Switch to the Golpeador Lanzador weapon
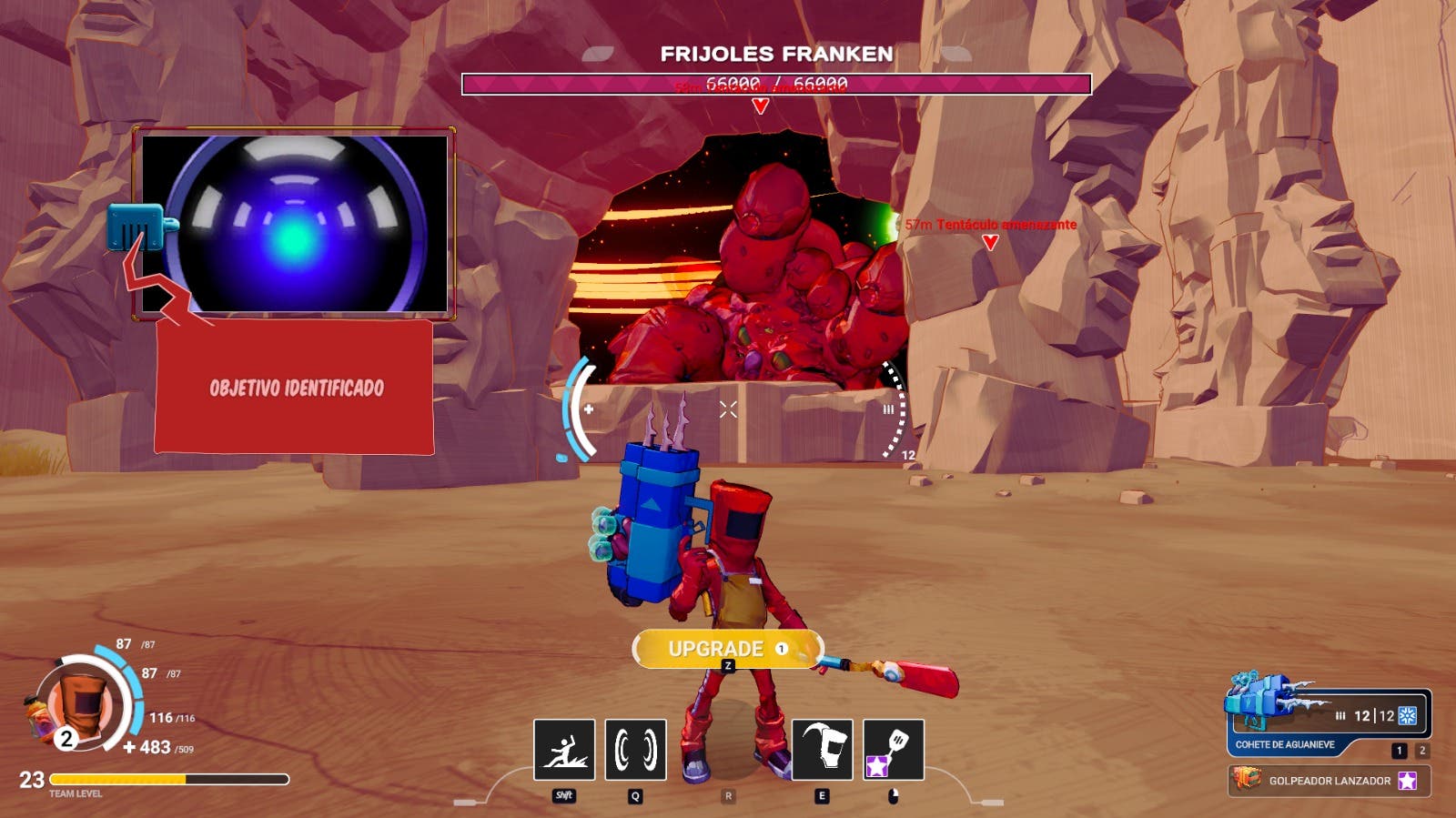The image size is (1456, 818). pos(1329,781)
